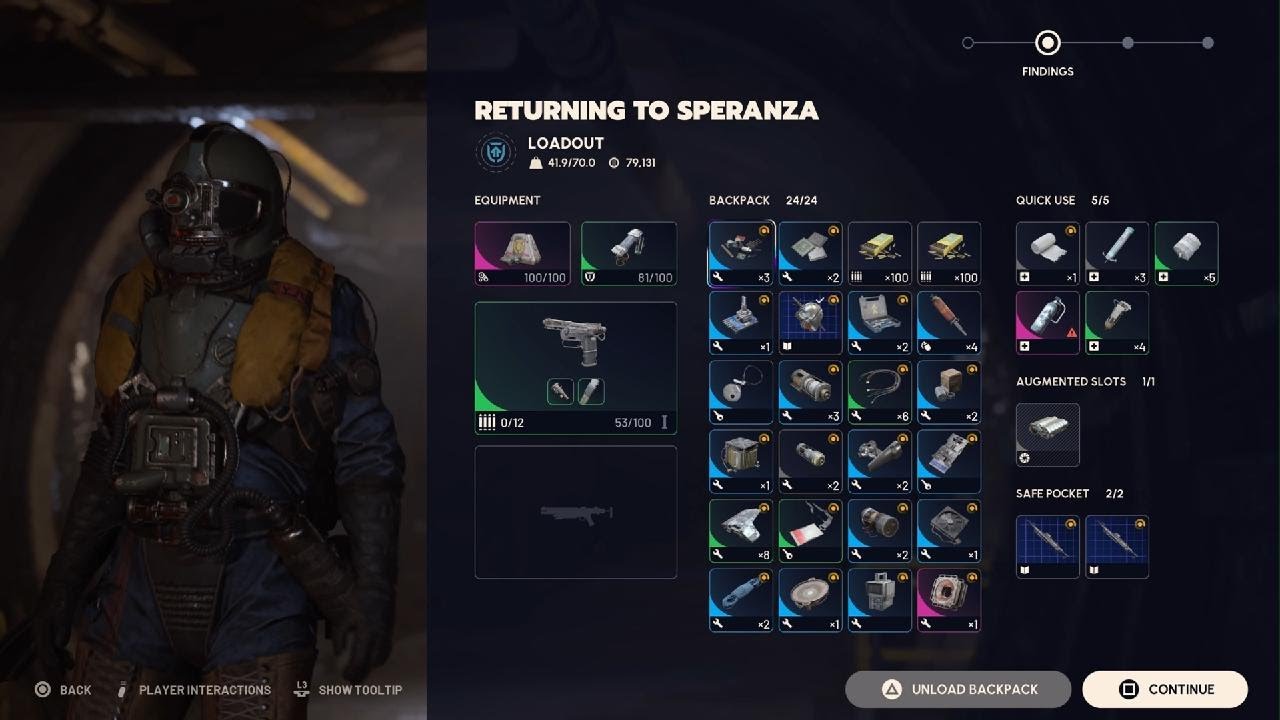
Task: Select the green syringe-like quick-use item
Action: coord(1116,322)
